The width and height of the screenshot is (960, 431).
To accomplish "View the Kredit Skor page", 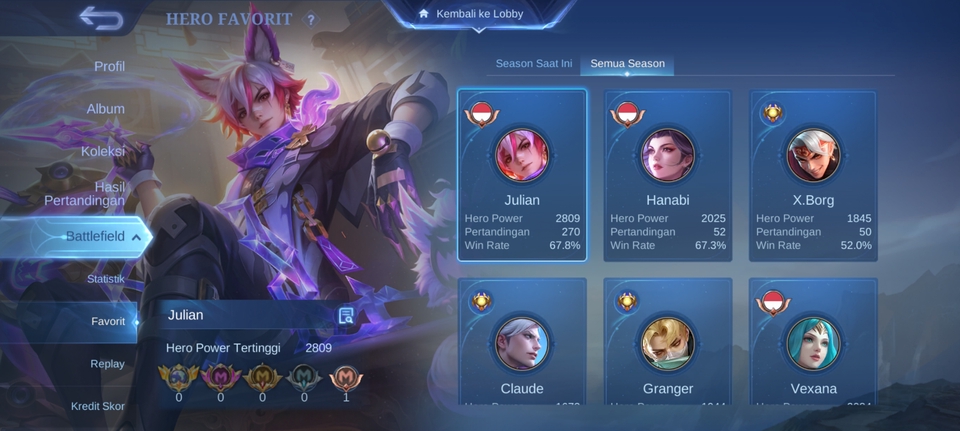I will coord(97,406).
